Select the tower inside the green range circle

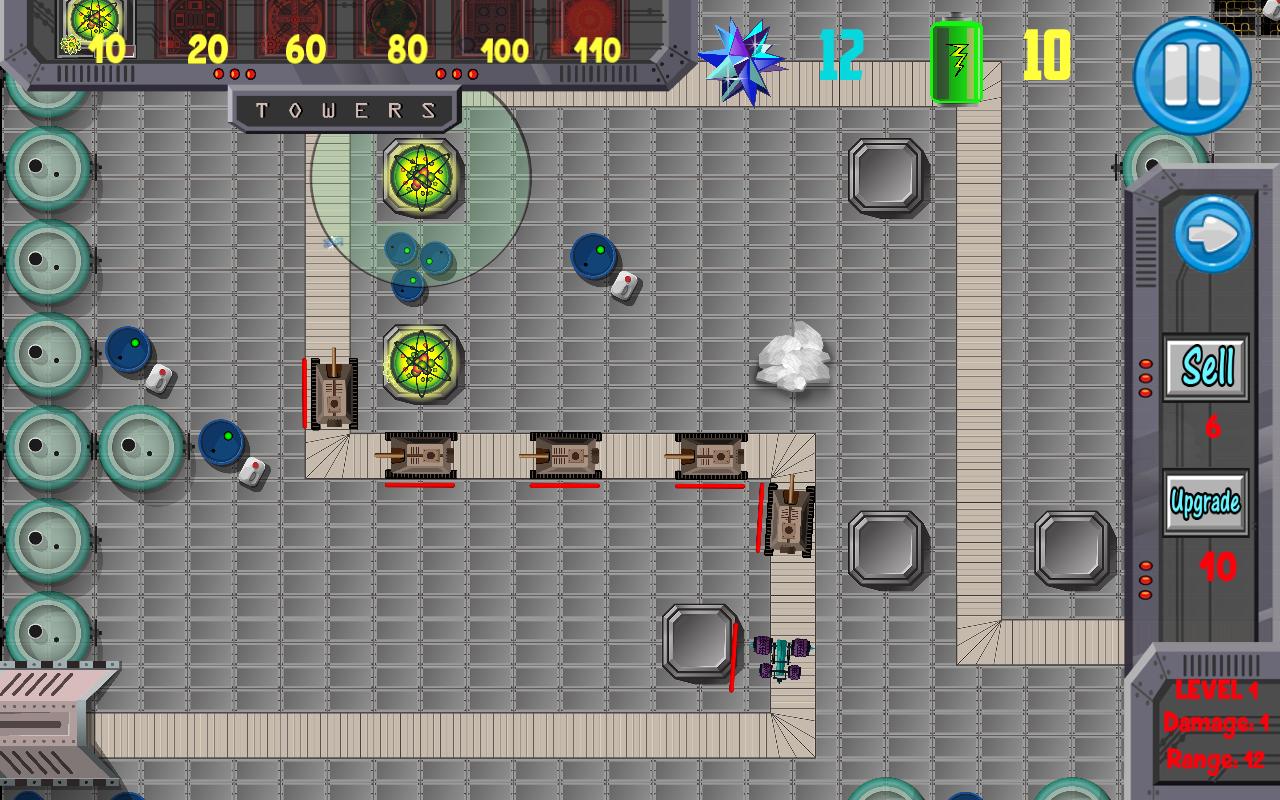click(419, 178)
